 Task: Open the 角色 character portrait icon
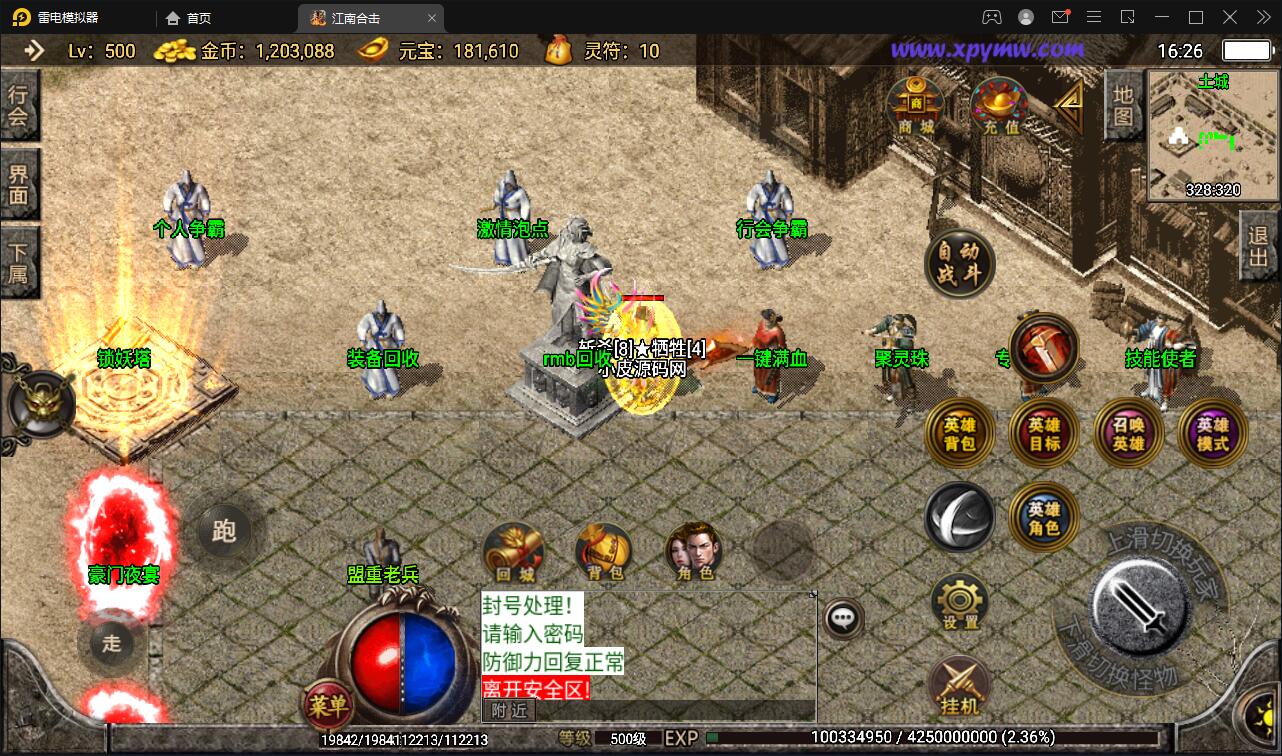coord(693,548)
